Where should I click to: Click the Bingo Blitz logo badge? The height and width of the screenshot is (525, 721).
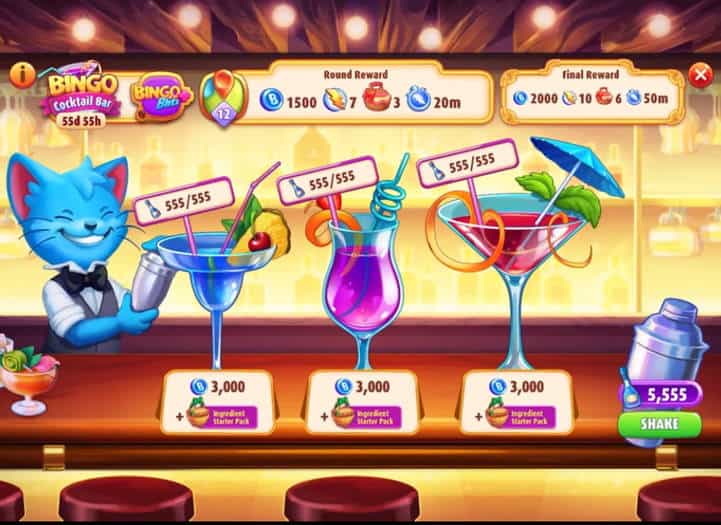pyautogui.click(x=160, y=97)
